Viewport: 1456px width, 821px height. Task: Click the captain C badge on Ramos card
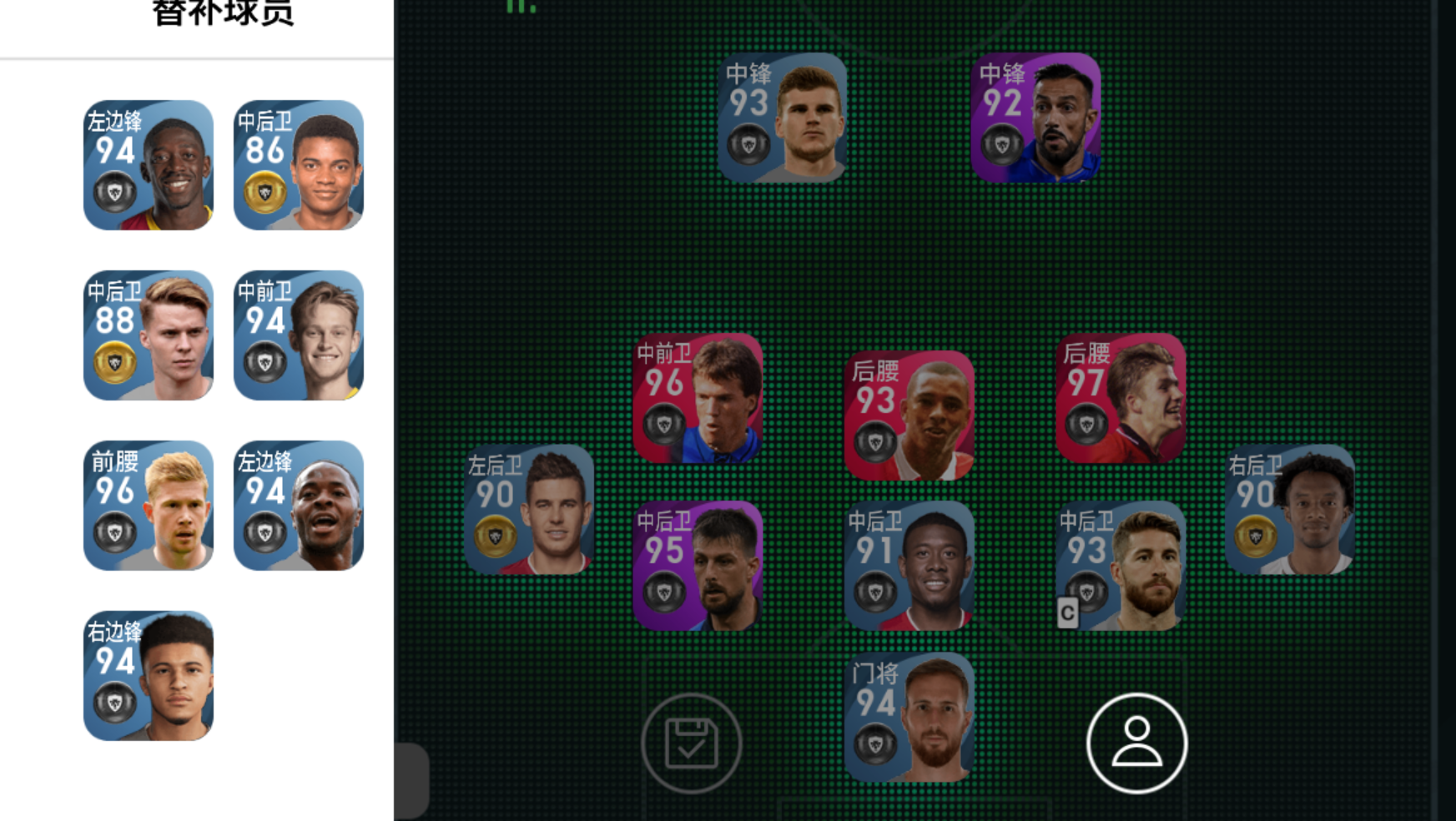point(1068,612)
